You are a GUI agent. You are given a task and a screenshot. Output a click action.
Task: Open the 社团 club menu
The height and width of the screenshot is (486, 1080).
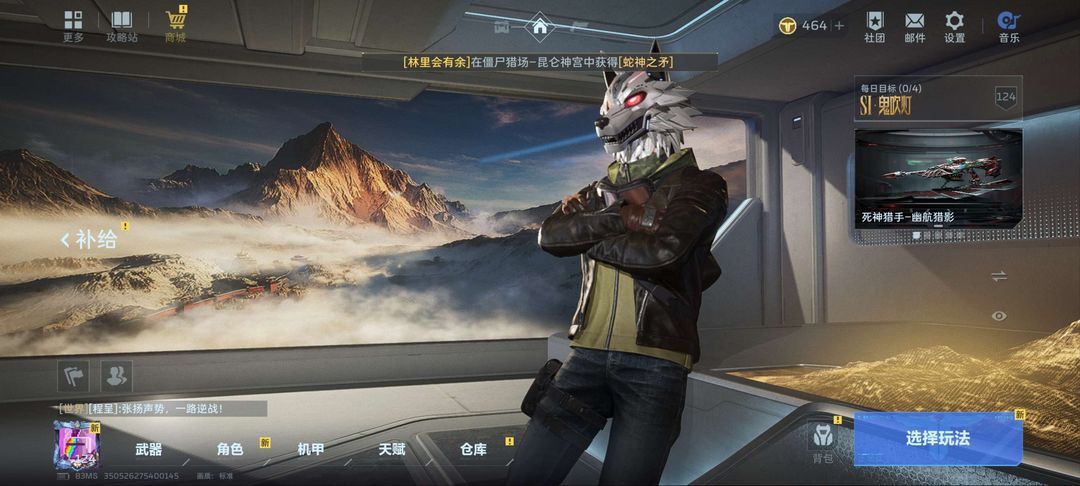coord(875,26)
